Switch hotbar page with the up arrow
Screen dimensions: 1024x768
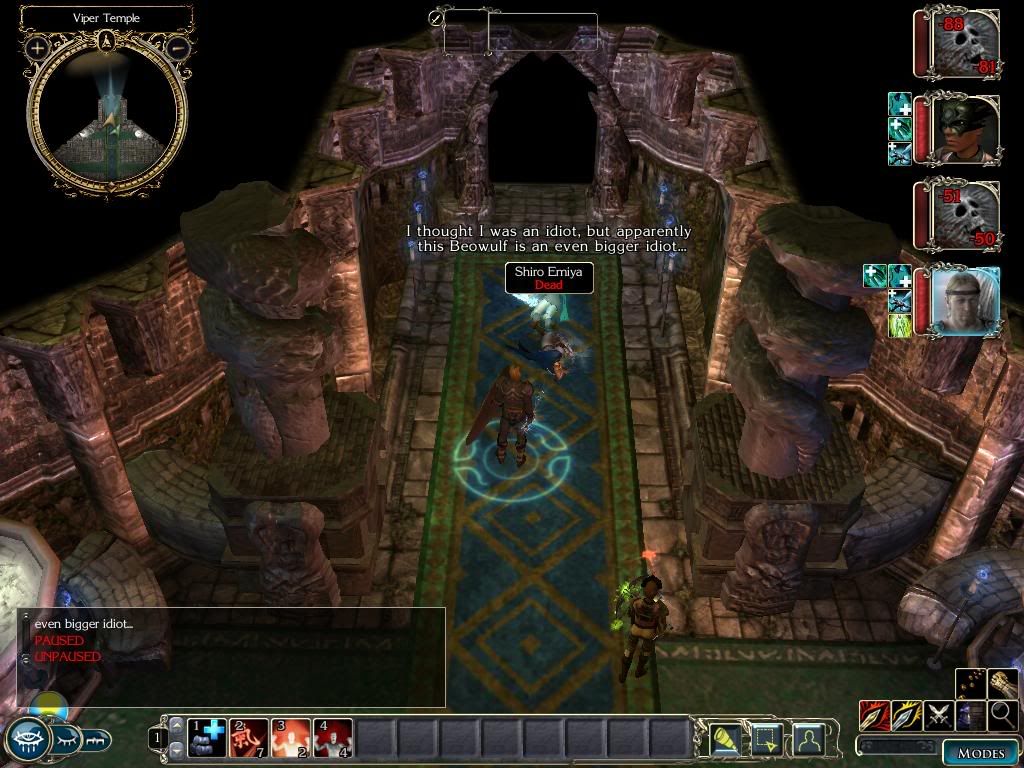point(177,726)
